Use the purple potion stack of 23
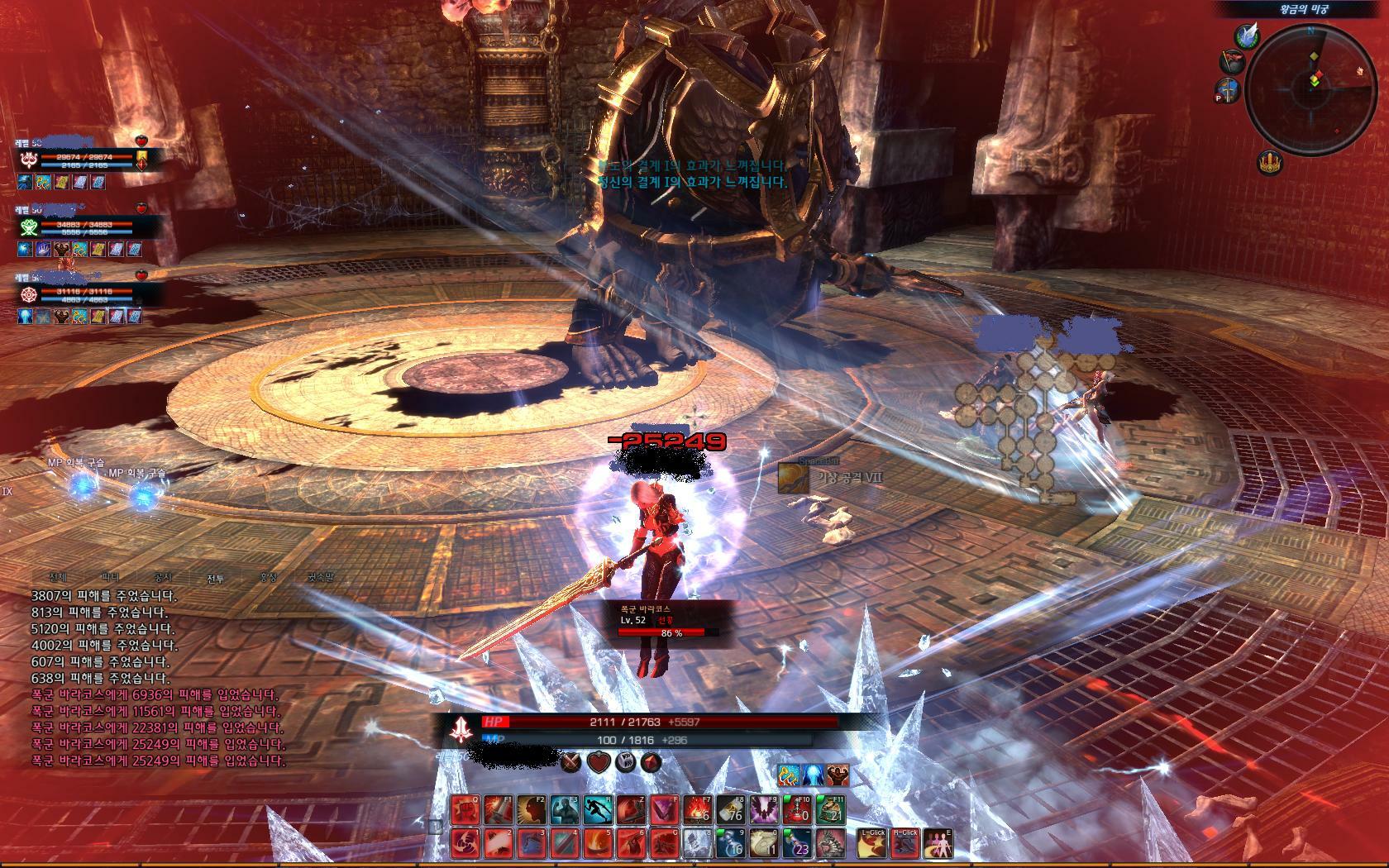 pos(799,842)
